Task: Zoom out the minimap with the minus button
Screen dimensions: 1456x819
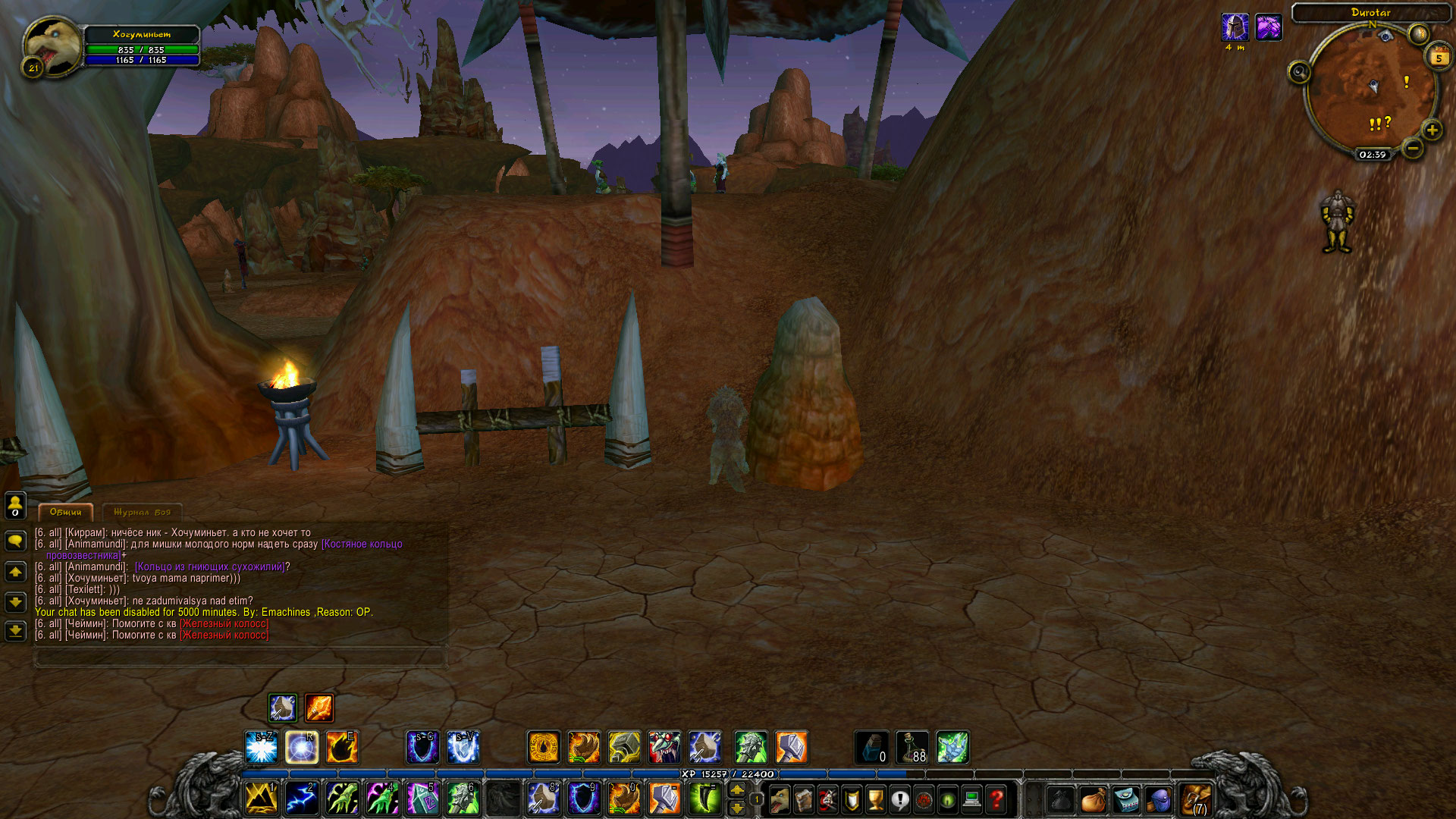Action: (x=1412, y=148)
